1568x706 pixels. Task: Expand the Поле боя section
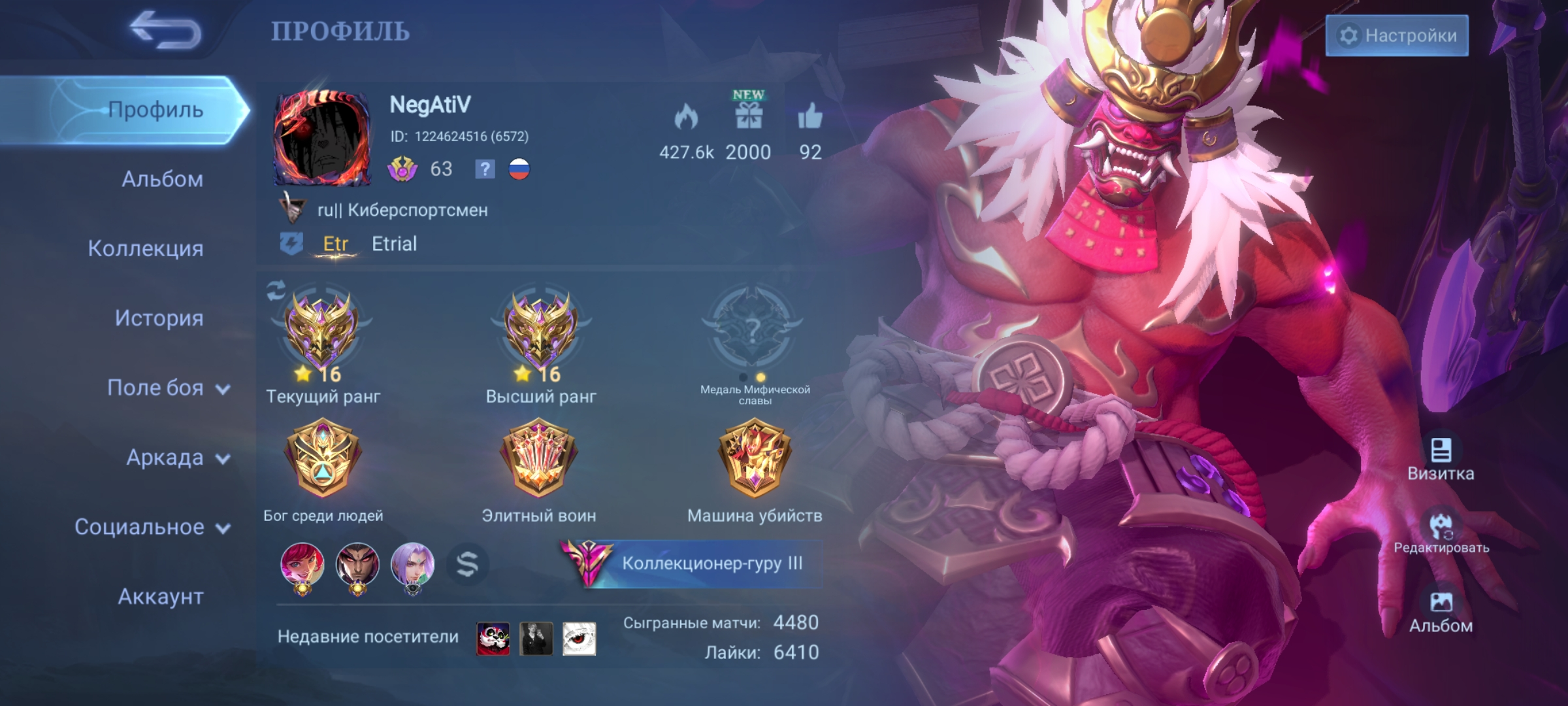coord(168,388)
